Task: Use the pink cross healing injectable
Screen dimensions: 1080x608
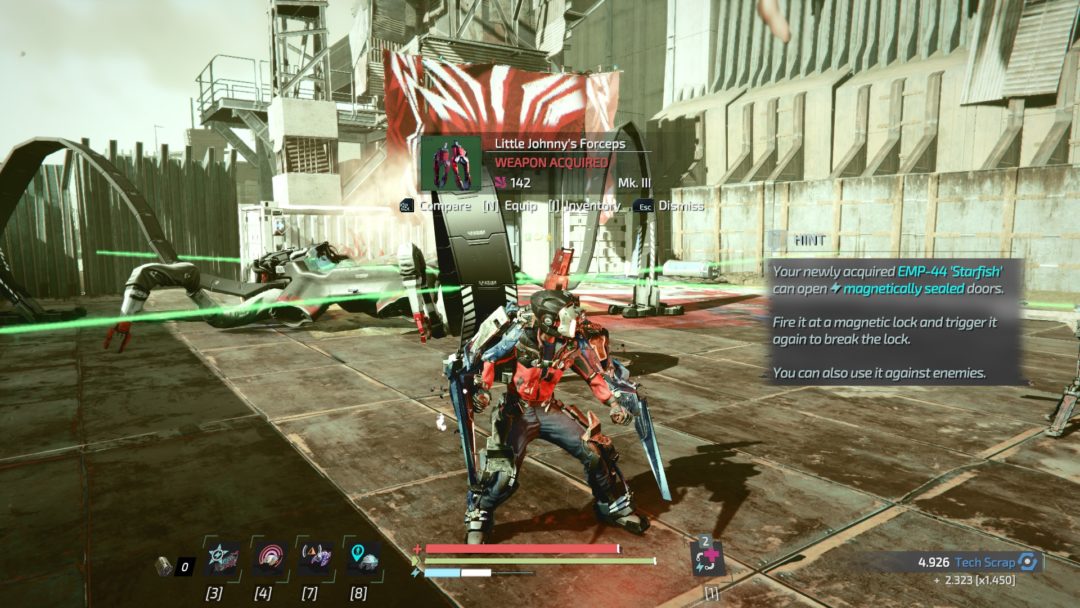Action: point(708,558)
